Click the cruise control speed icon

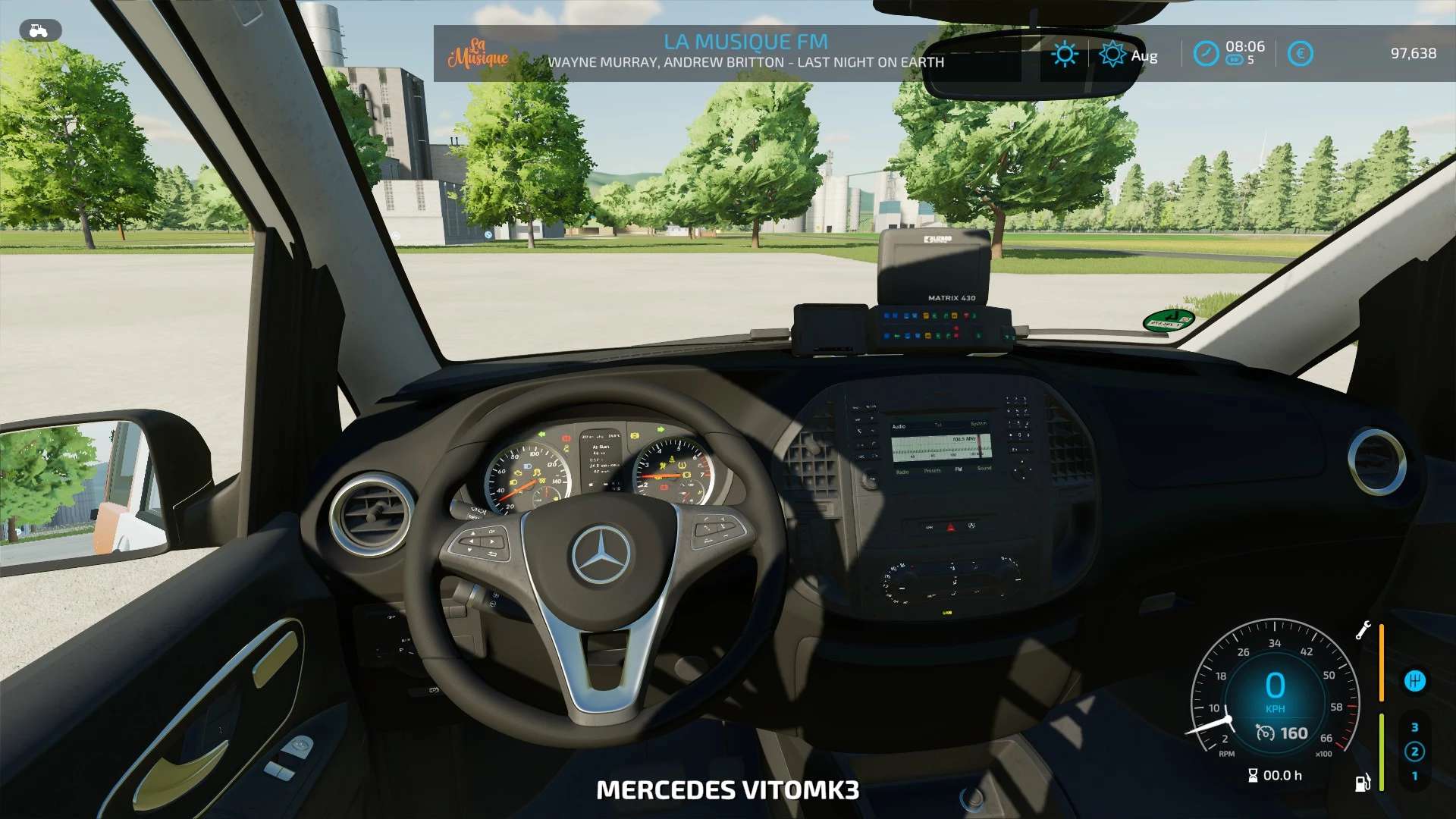pos(1265,733)
